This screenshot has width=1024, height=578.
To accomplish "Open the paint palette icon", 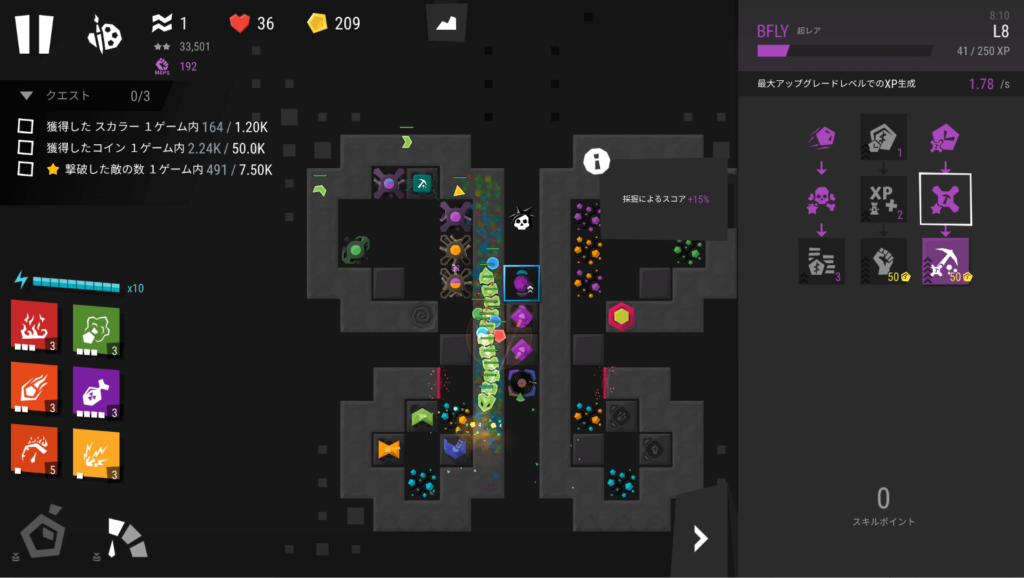I will pyautogui.click(x=105, y=33).
